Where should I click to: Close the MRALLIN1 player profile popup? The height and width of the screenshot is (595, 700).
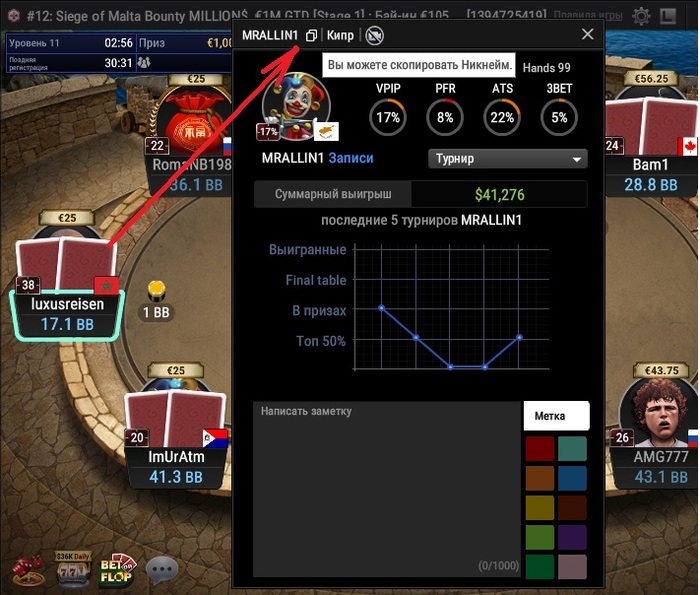[x=587, y=34]
